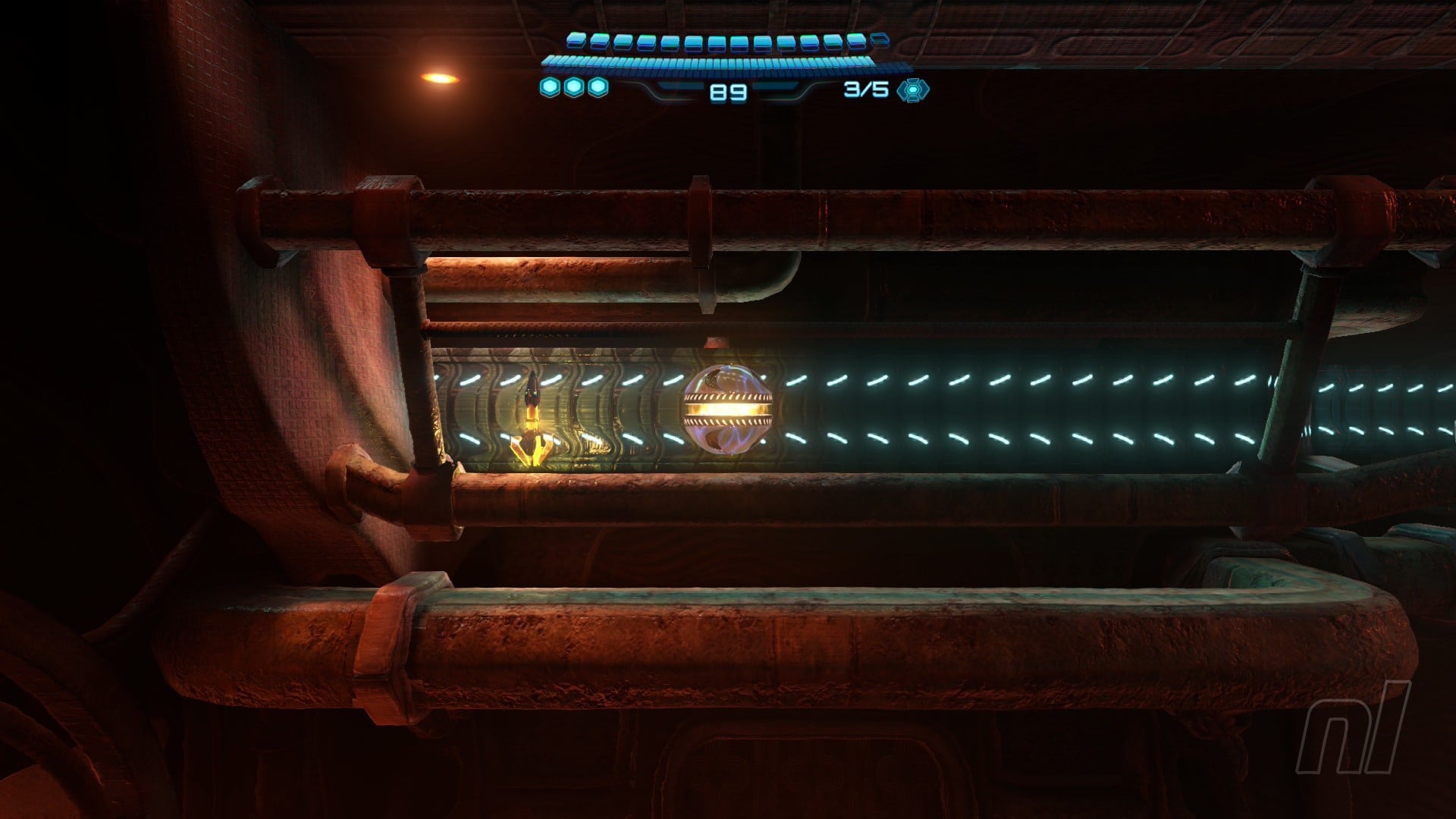Click the icon beside the 3/5 counter
Screen dimensions: 1456x819
point(912,90)
